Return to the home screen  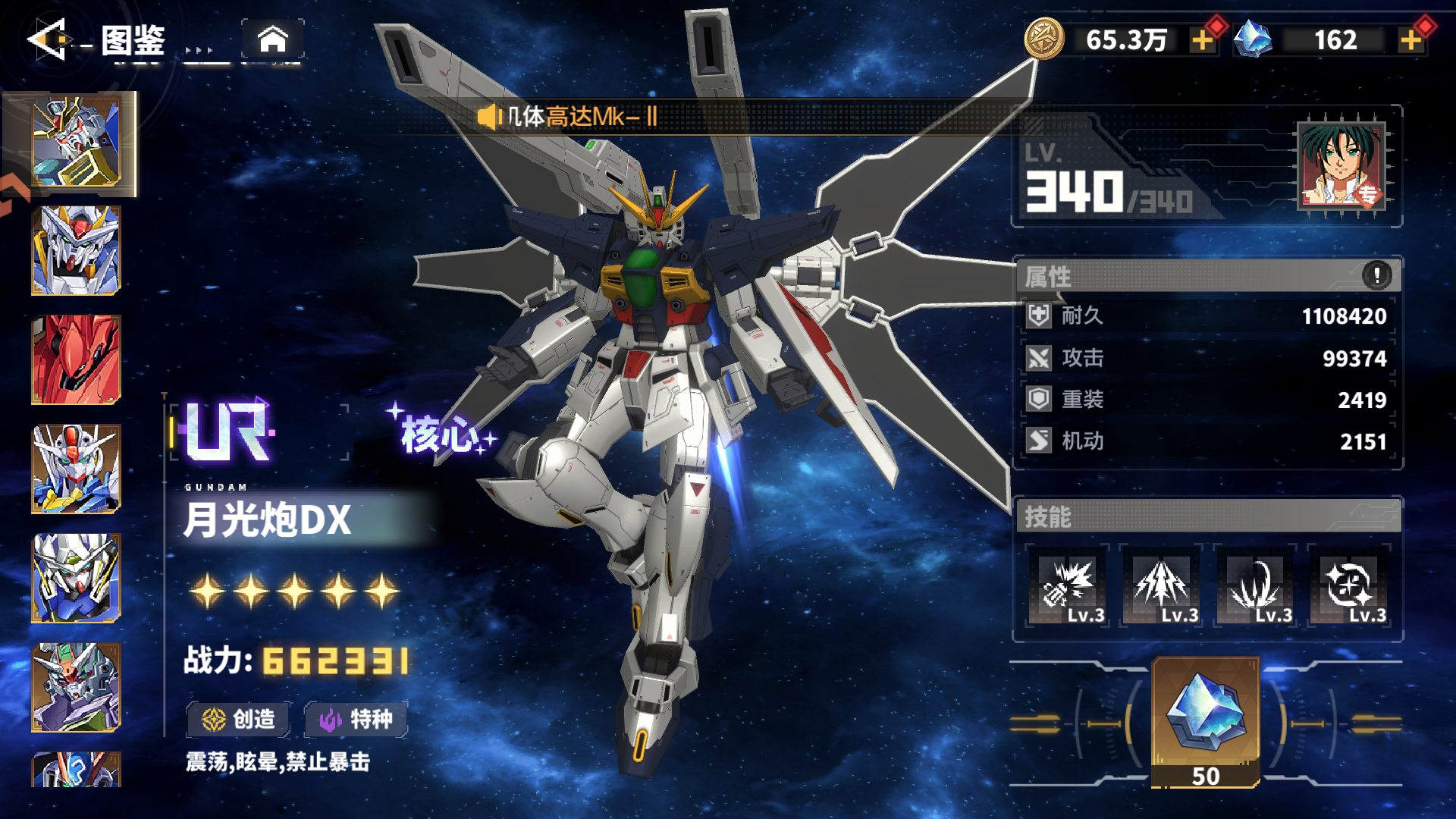tap(273, 39)
